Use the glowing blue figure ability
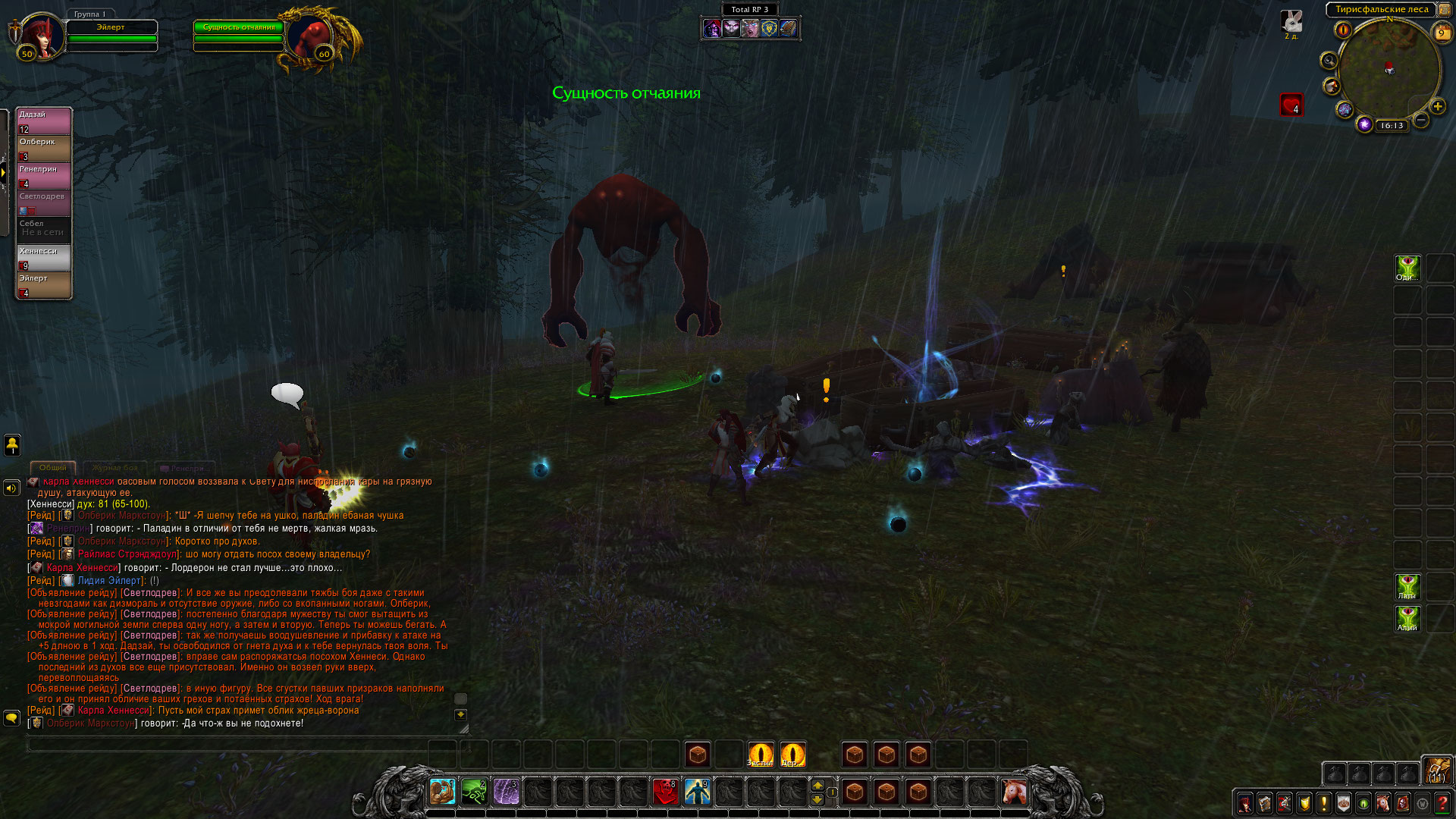The width and height of the screenshot is (1456, 819). point(697,792)
